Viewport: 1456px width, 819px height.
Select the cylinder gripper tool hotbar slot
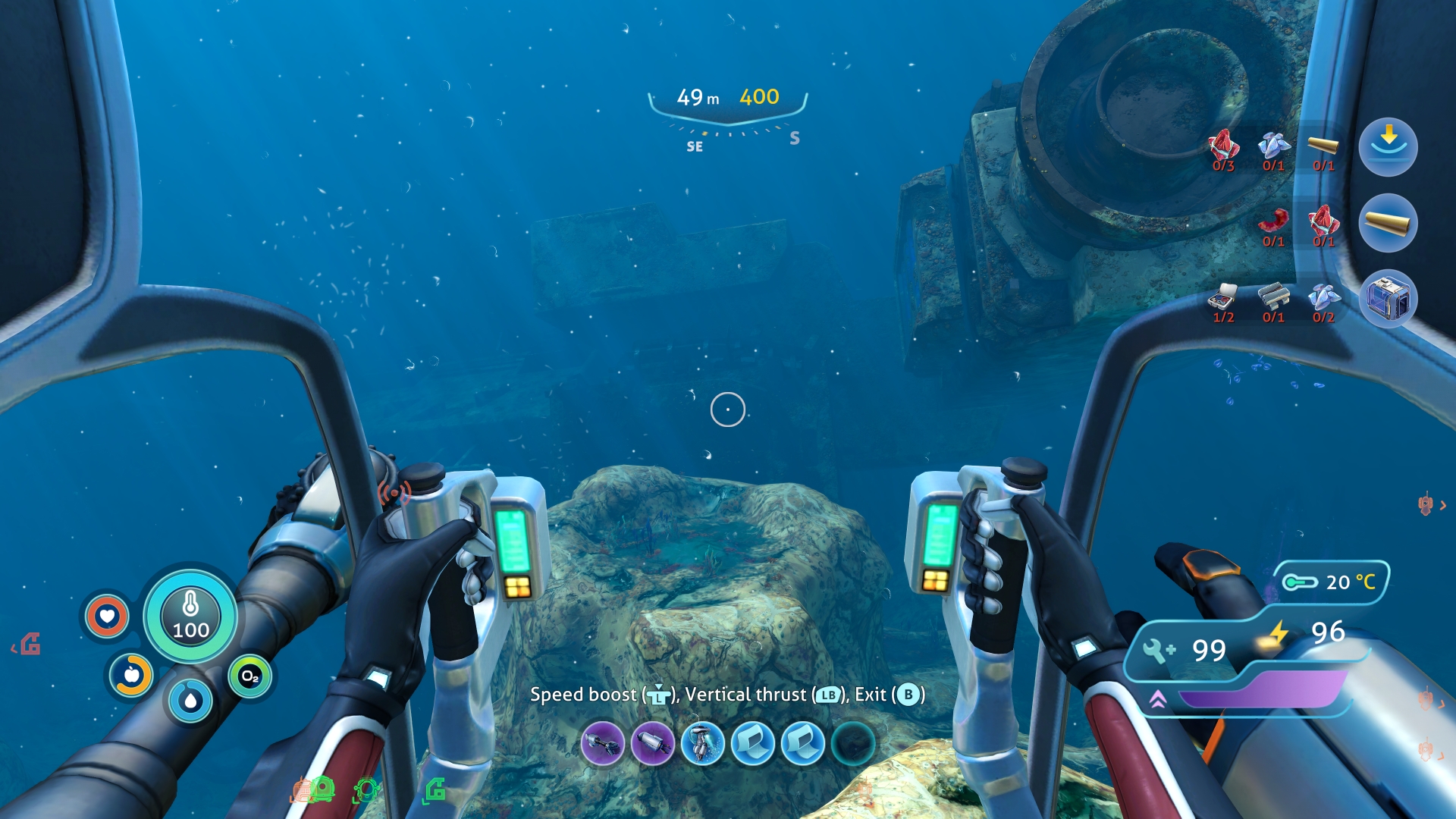[x=653, y=743]
